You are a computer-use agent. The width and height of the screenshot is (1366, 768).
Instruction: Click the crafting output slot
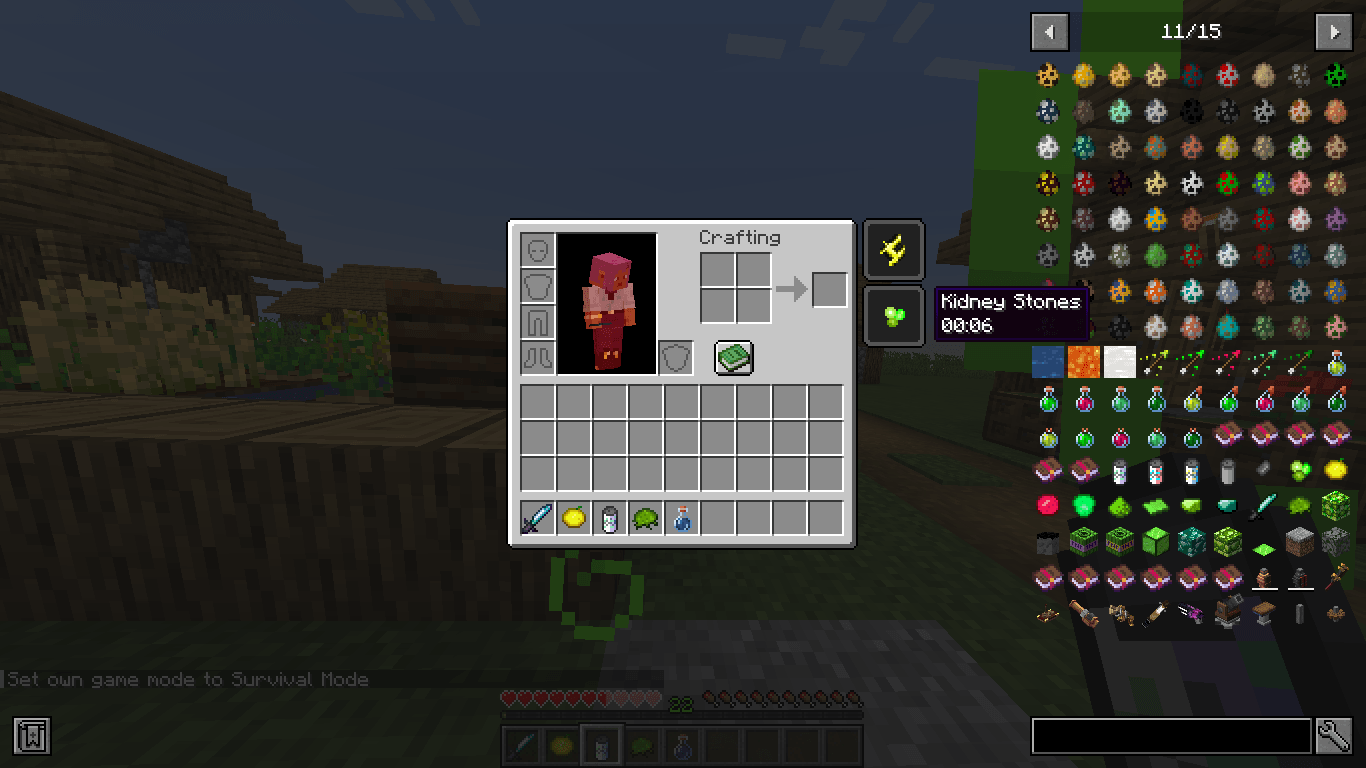click(828, 288)
